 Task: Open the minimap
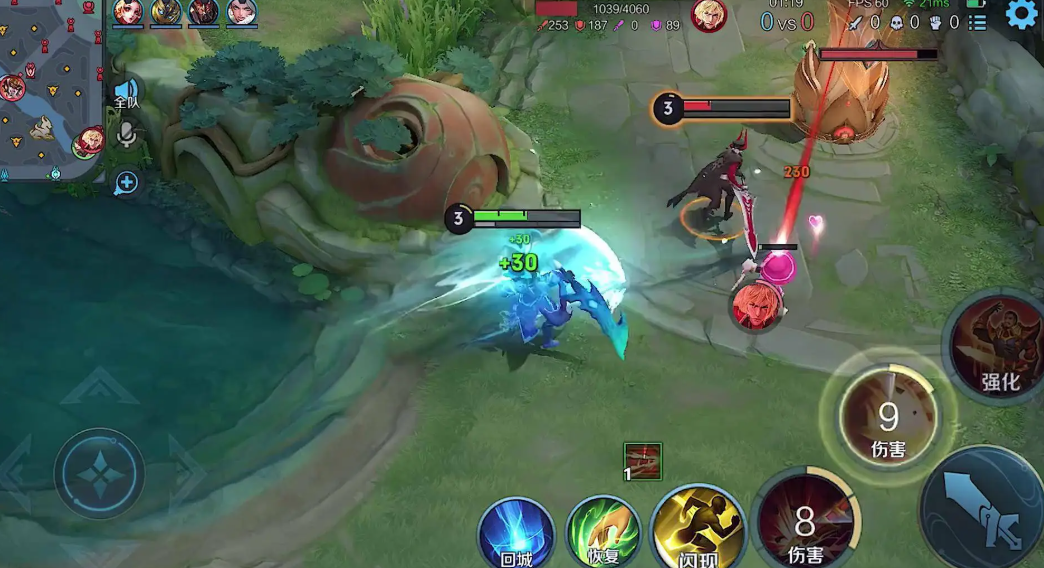(50, 90)
